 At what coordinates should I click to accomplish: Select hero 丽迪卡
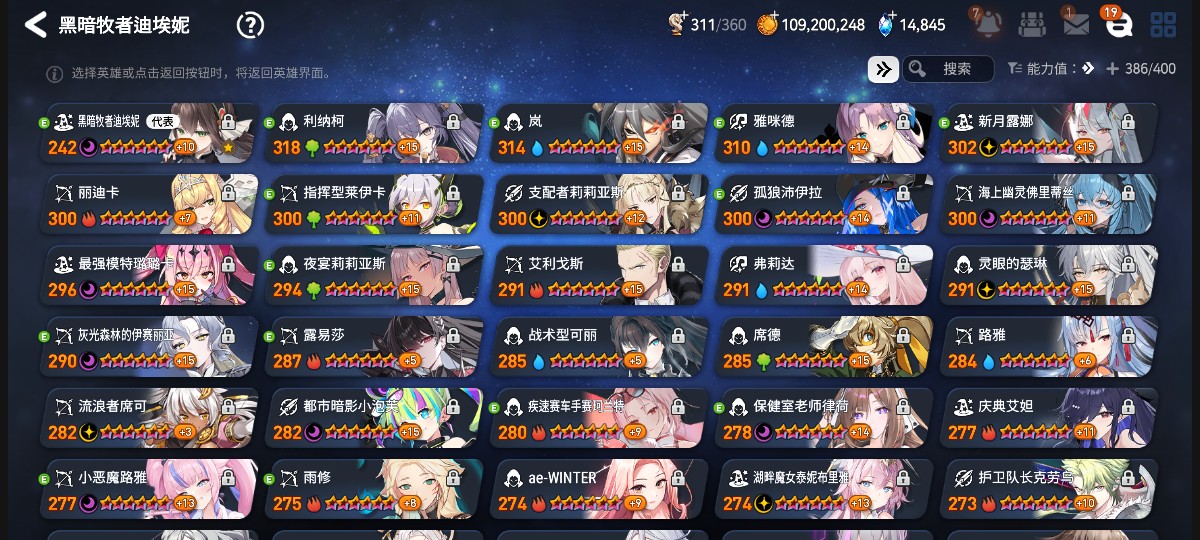click(150, 205)
